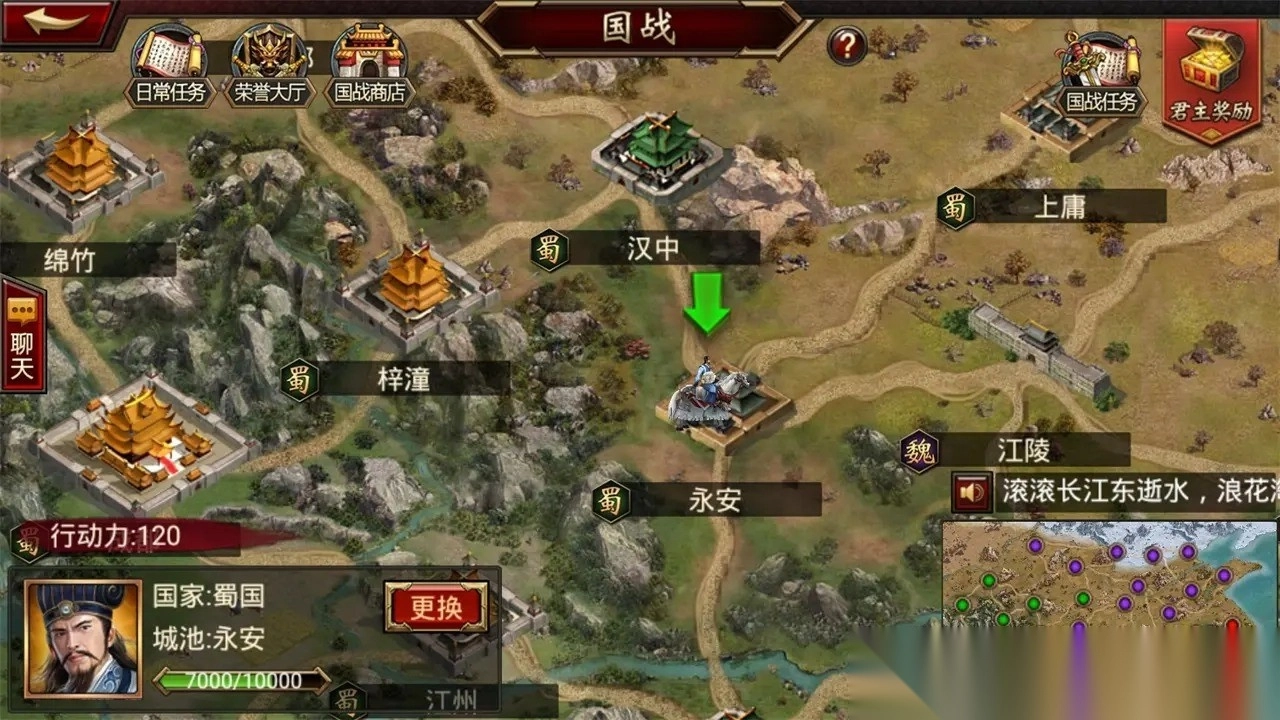This screenshot has height=720, width=1280.
Task: Click the 汉中 city name link
Action: 652,249
